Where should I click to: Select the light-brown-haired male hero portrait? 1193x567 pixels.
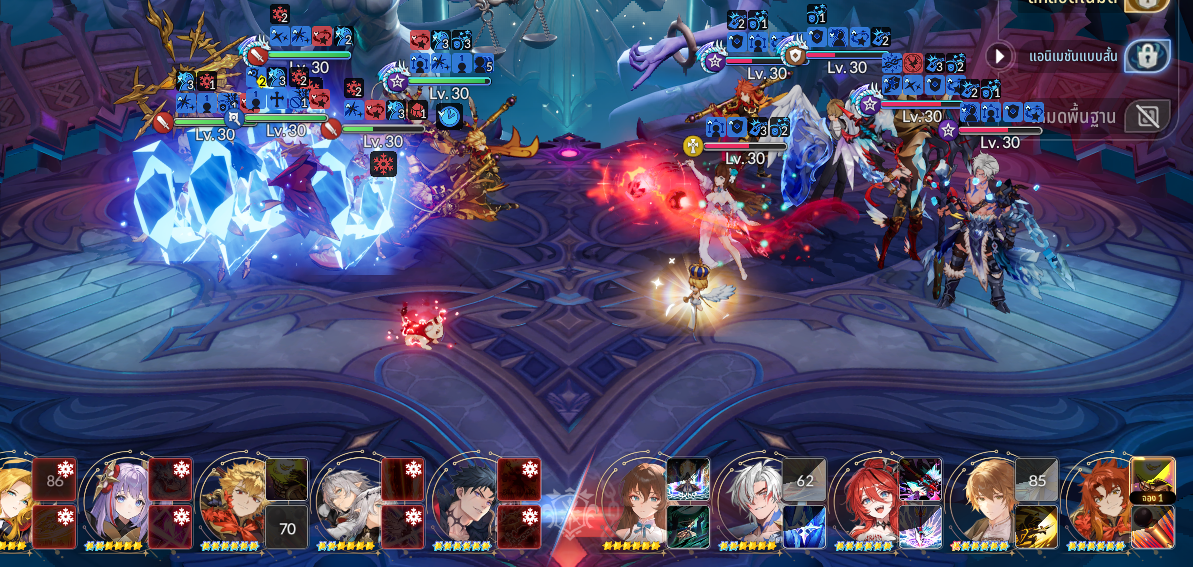point(983,502)
